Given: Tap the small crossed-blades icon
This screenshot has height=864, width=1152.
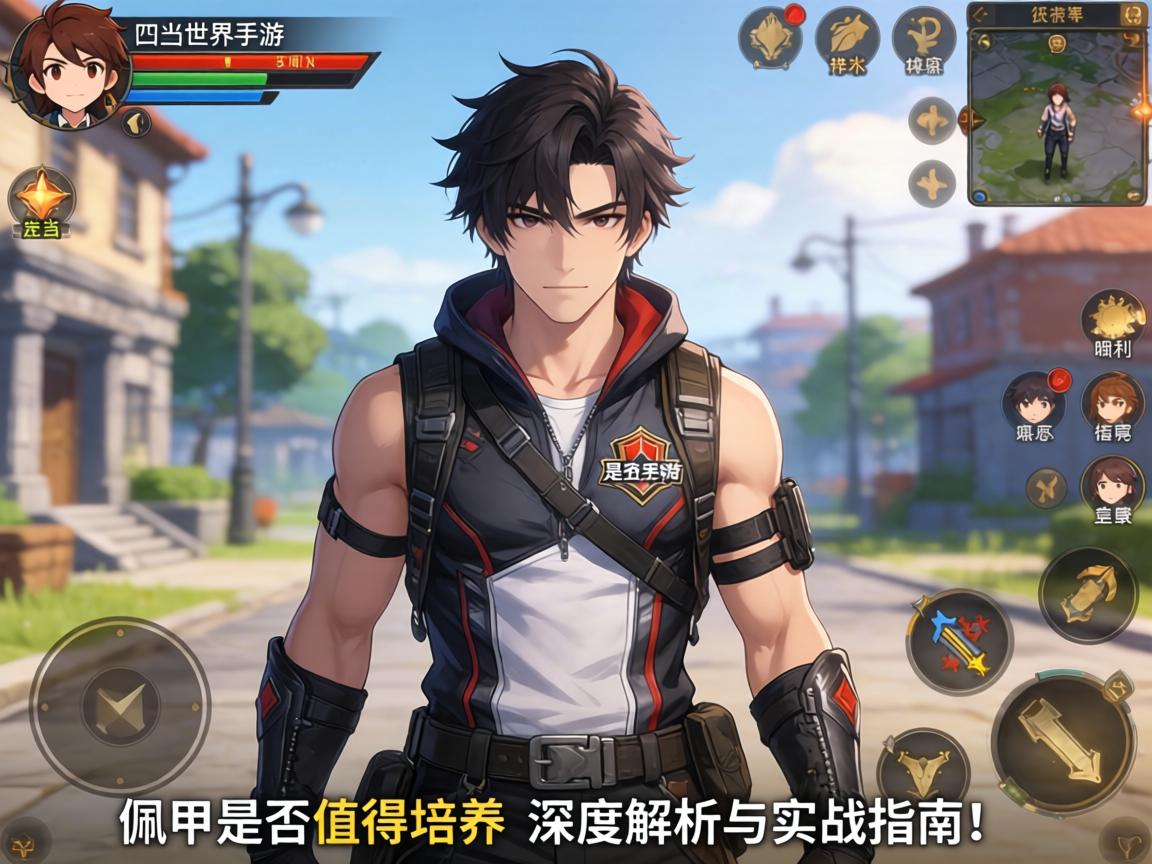Looking at the screenshot, I should (1046, 488).
